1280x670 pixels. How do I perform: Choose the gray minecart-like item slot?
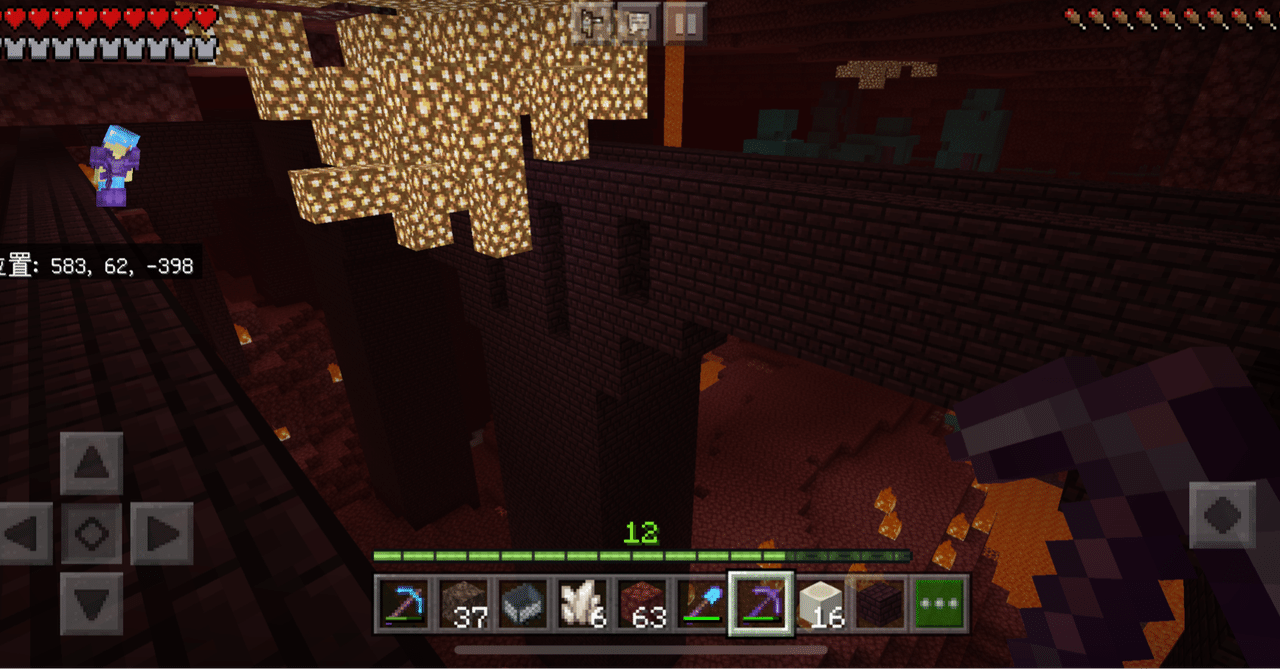pyautogui.click(x=522, y=603)
